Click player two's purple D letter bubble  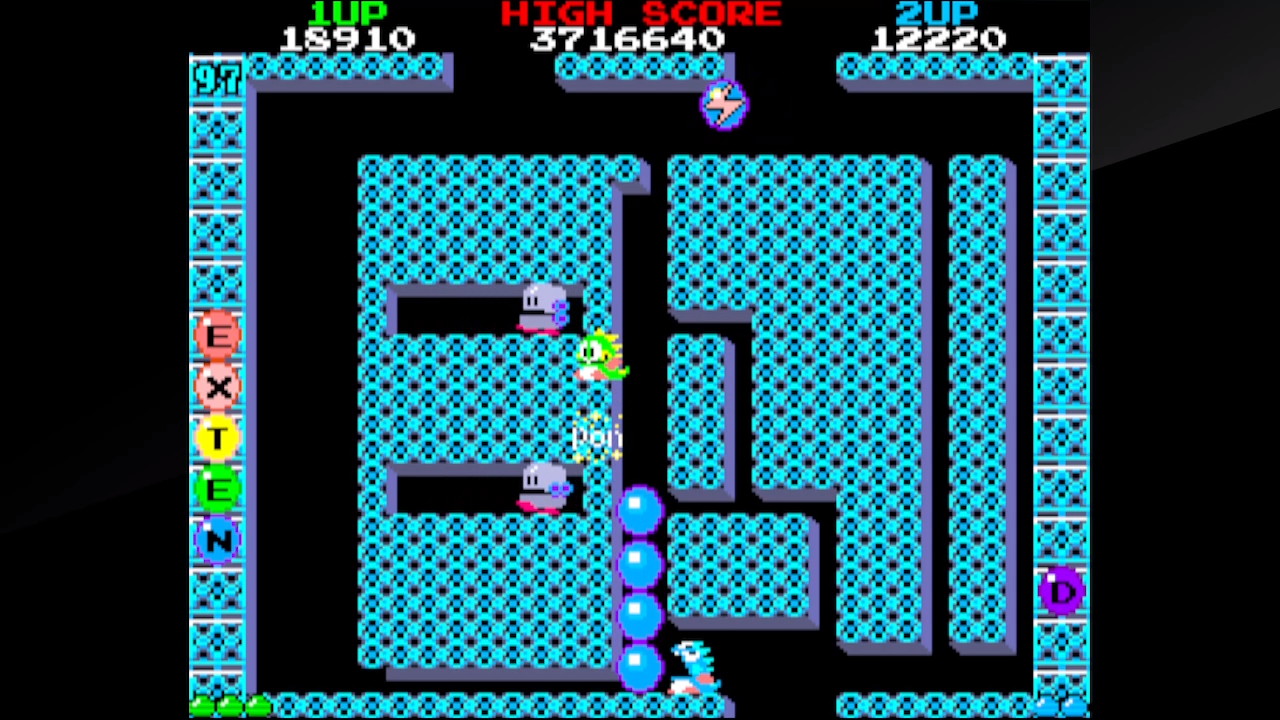1061,591
